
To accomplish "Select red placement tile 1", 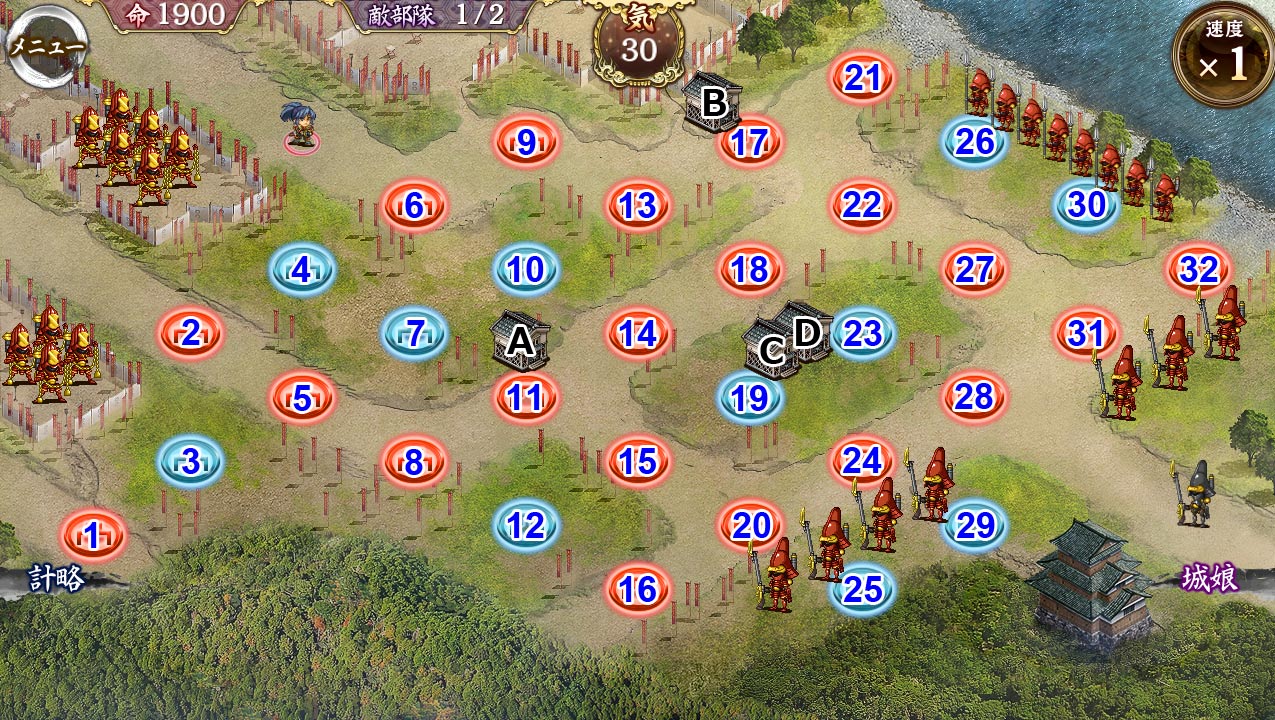I will (92, 537).
